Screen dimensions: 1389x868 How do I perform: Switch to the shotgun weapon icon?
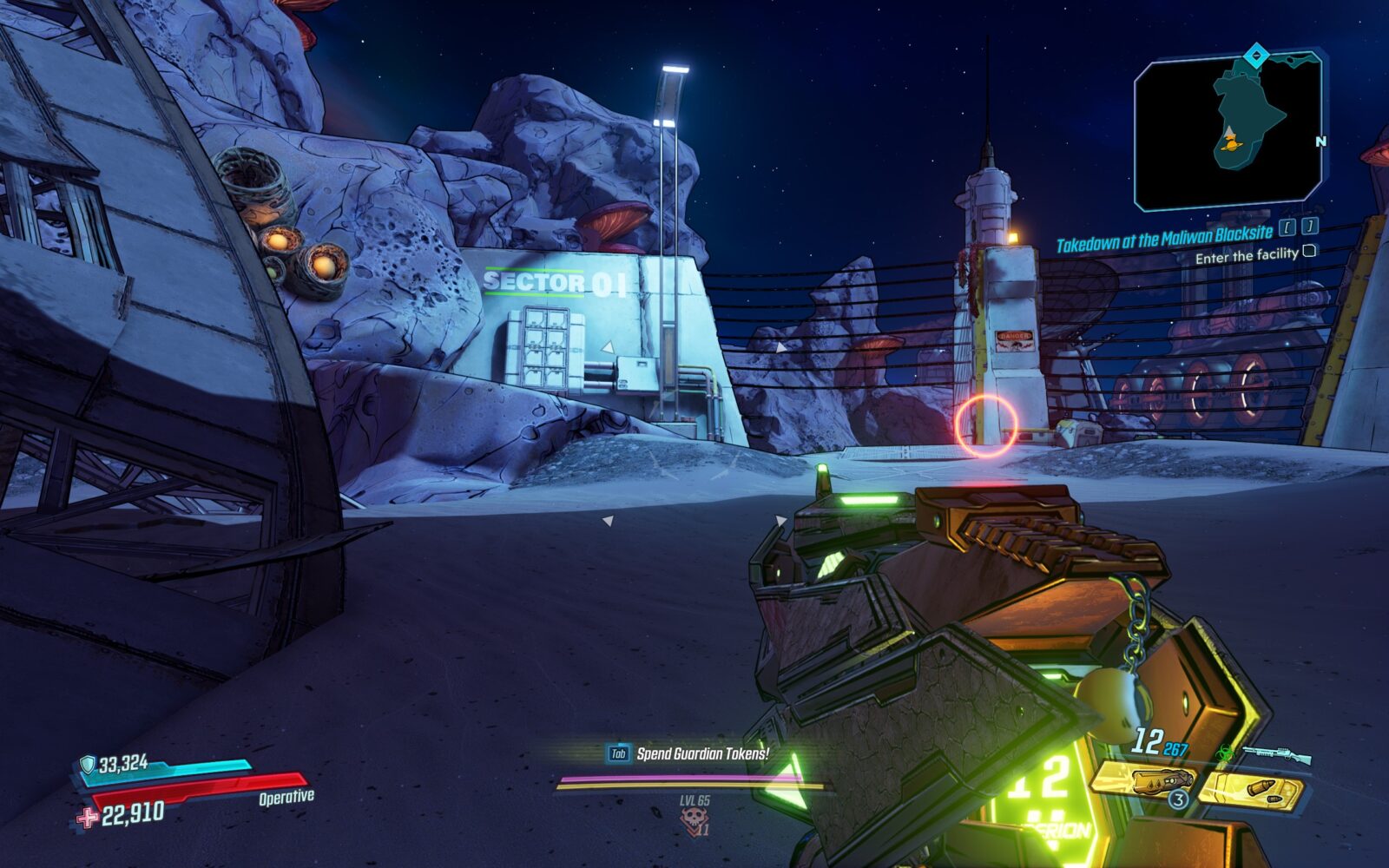1276,755
